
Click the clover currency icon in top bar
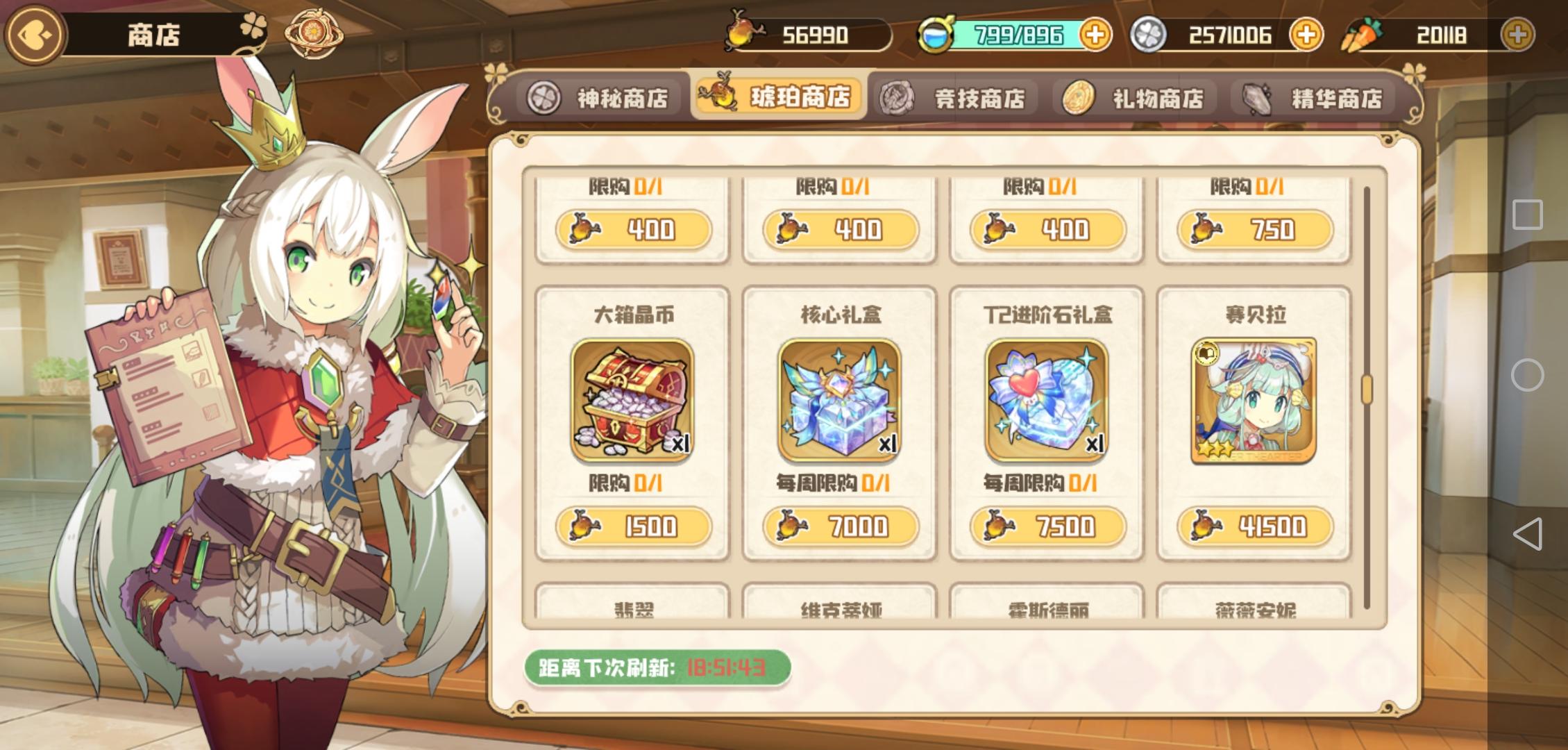1149,34
